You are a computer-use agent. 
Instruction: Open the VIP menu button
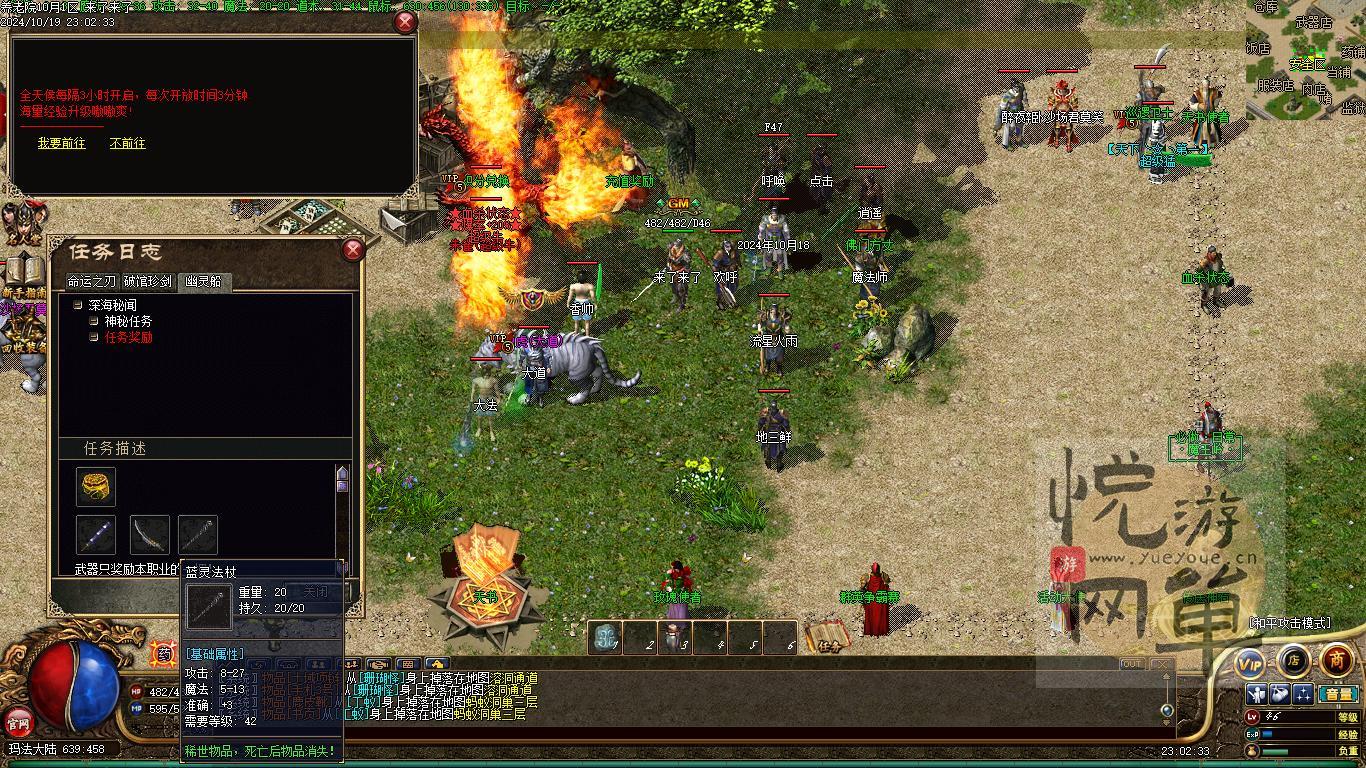[1250, 661]
